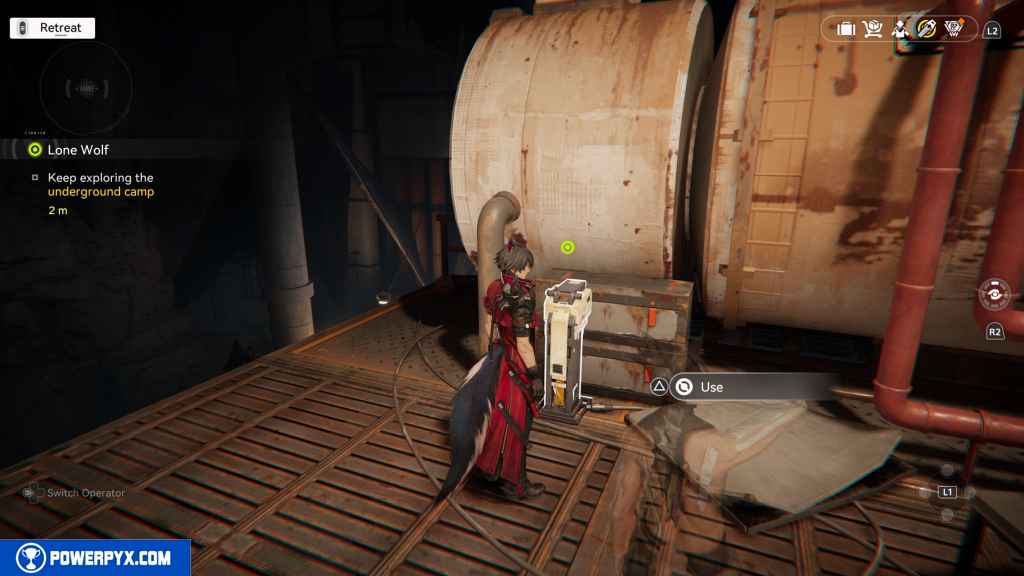The width and height of the screenshot is (1024, 576).
Task: Choose the Use interaction prompt
Action: point(711,387)
